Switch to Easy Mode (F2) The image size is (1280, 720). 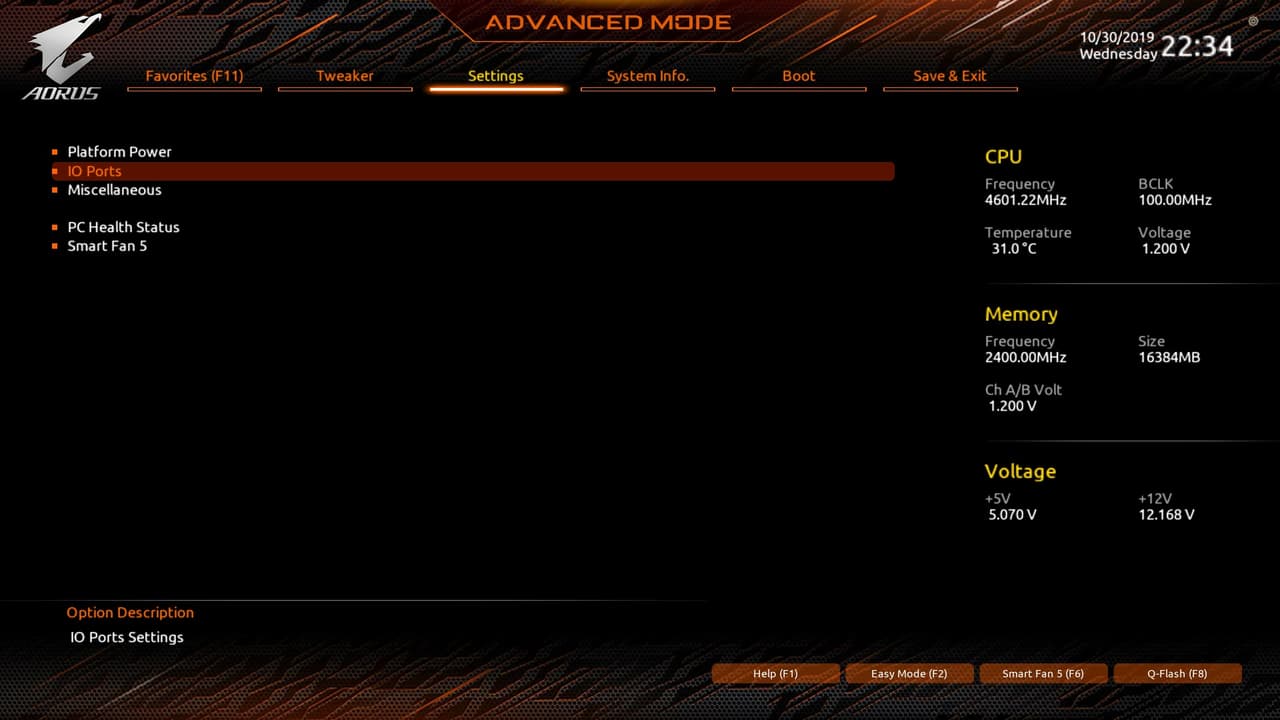909,673
